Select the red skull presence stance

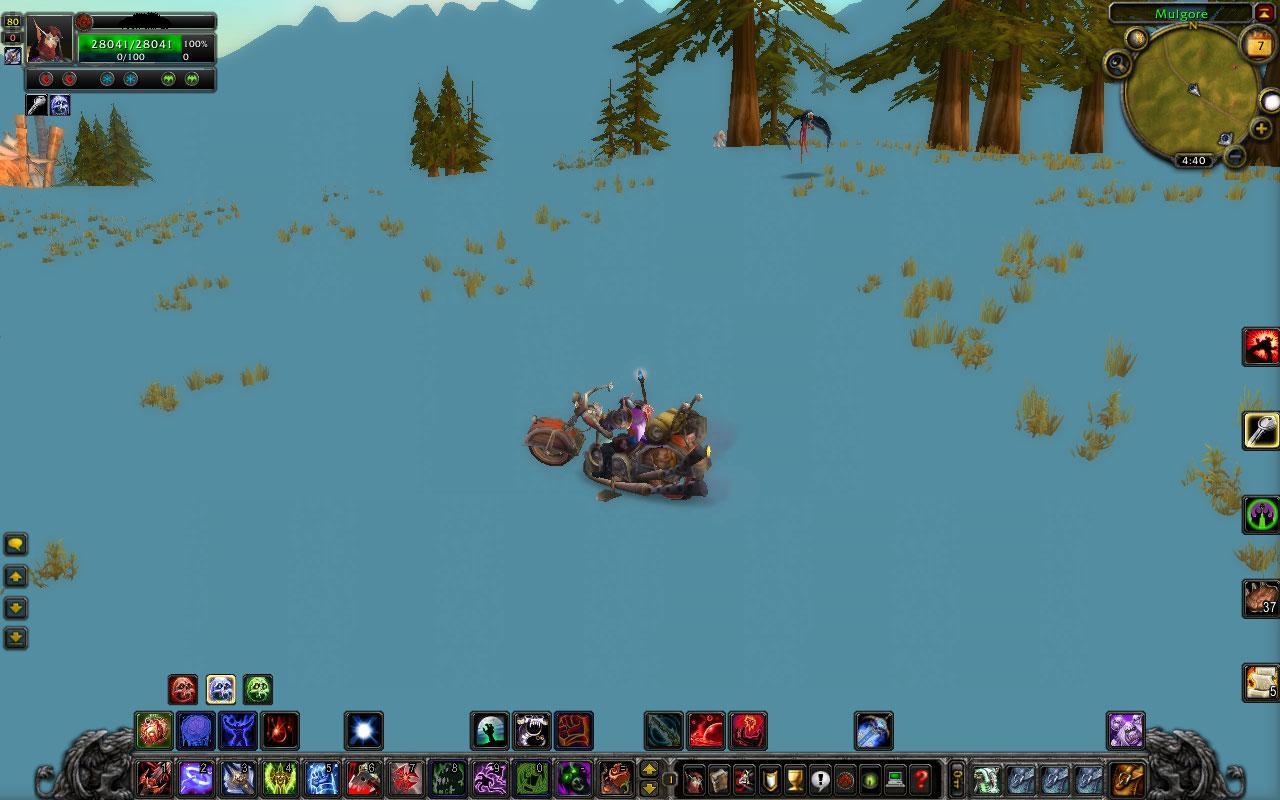(182, 689)
